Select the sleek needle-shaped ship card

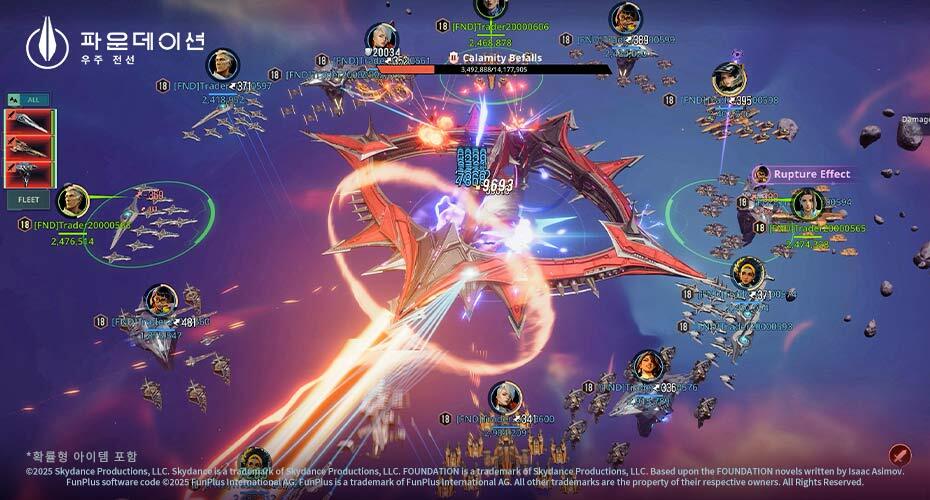point(28,122)
